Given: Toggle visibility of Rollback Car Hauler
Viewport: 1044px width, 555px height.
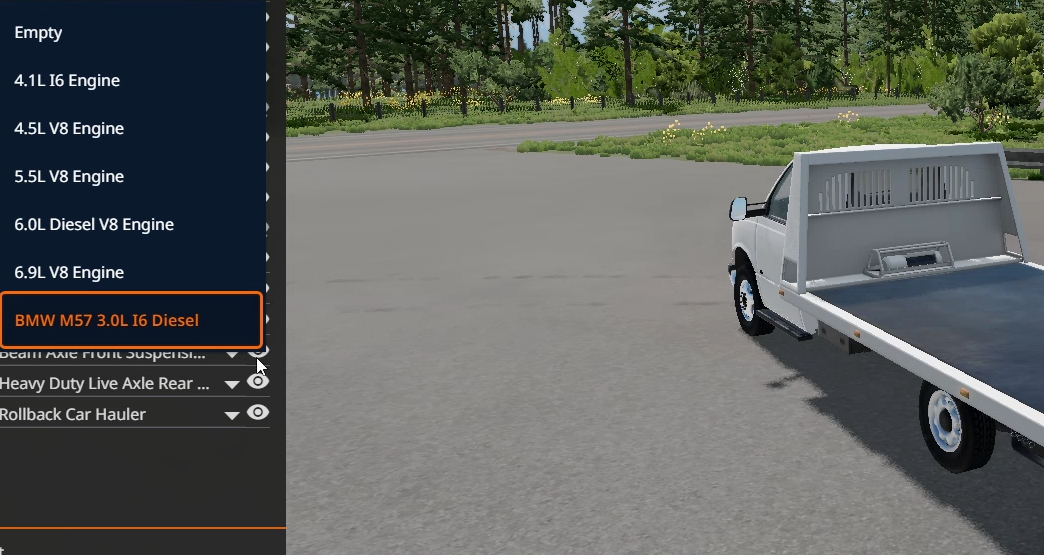Looking at the screenshot, I should (258, 413).
